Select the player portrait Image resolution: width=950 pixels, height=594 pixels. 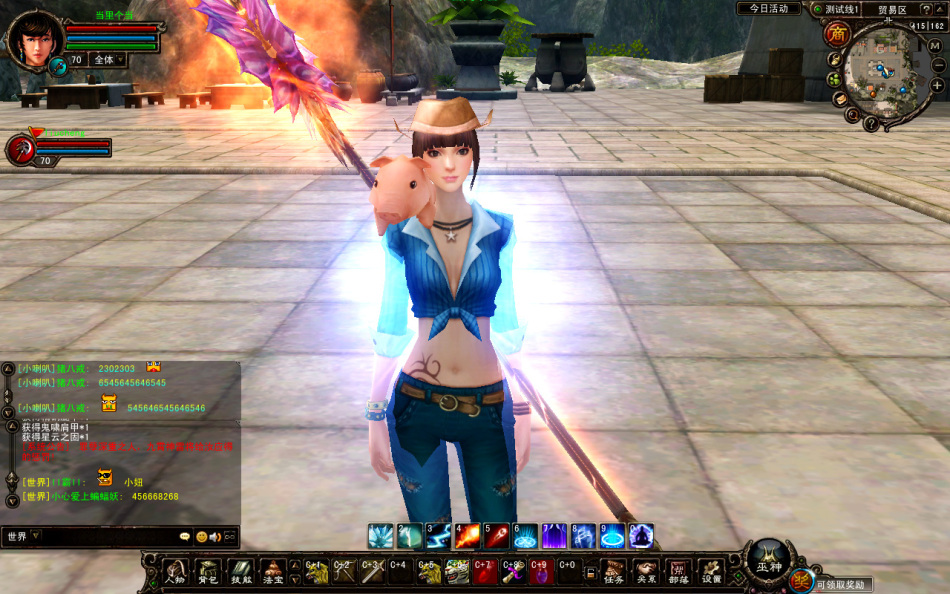[36, 38]
